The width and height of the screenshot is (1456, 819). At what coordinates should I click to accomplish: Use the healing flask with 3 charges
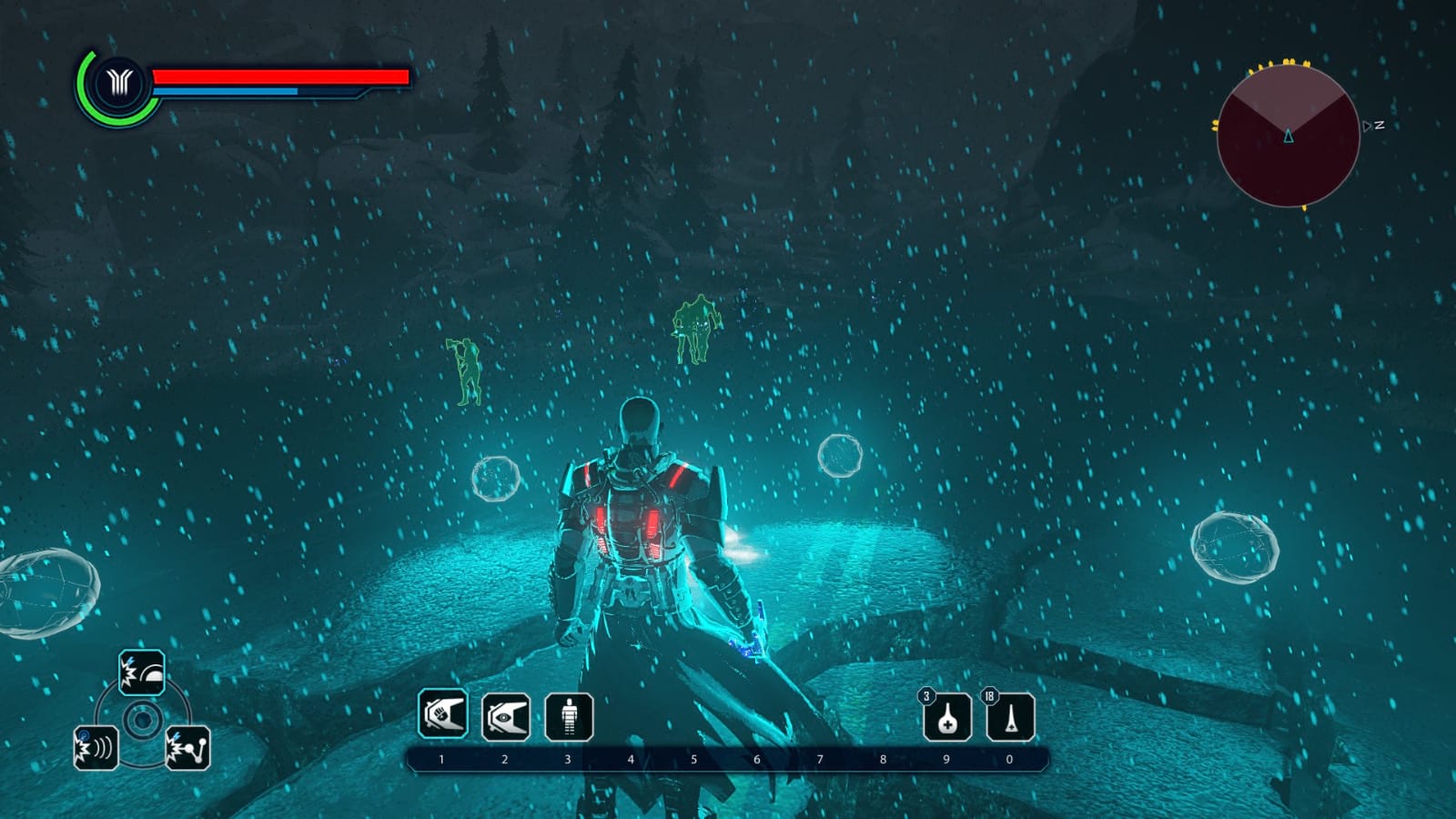click(x=949, y=718)
